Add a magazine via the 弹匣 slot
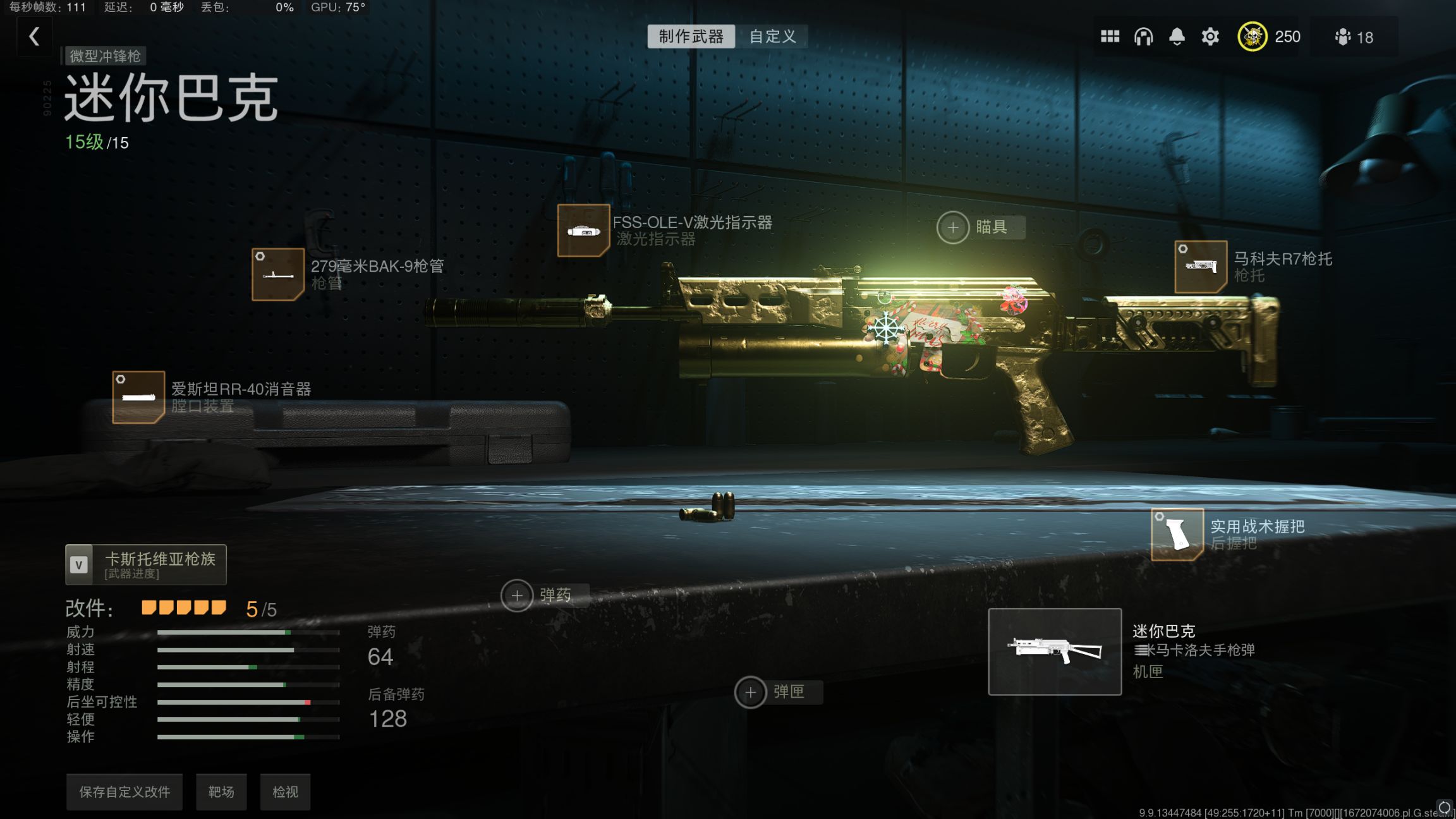 (751, 693)
